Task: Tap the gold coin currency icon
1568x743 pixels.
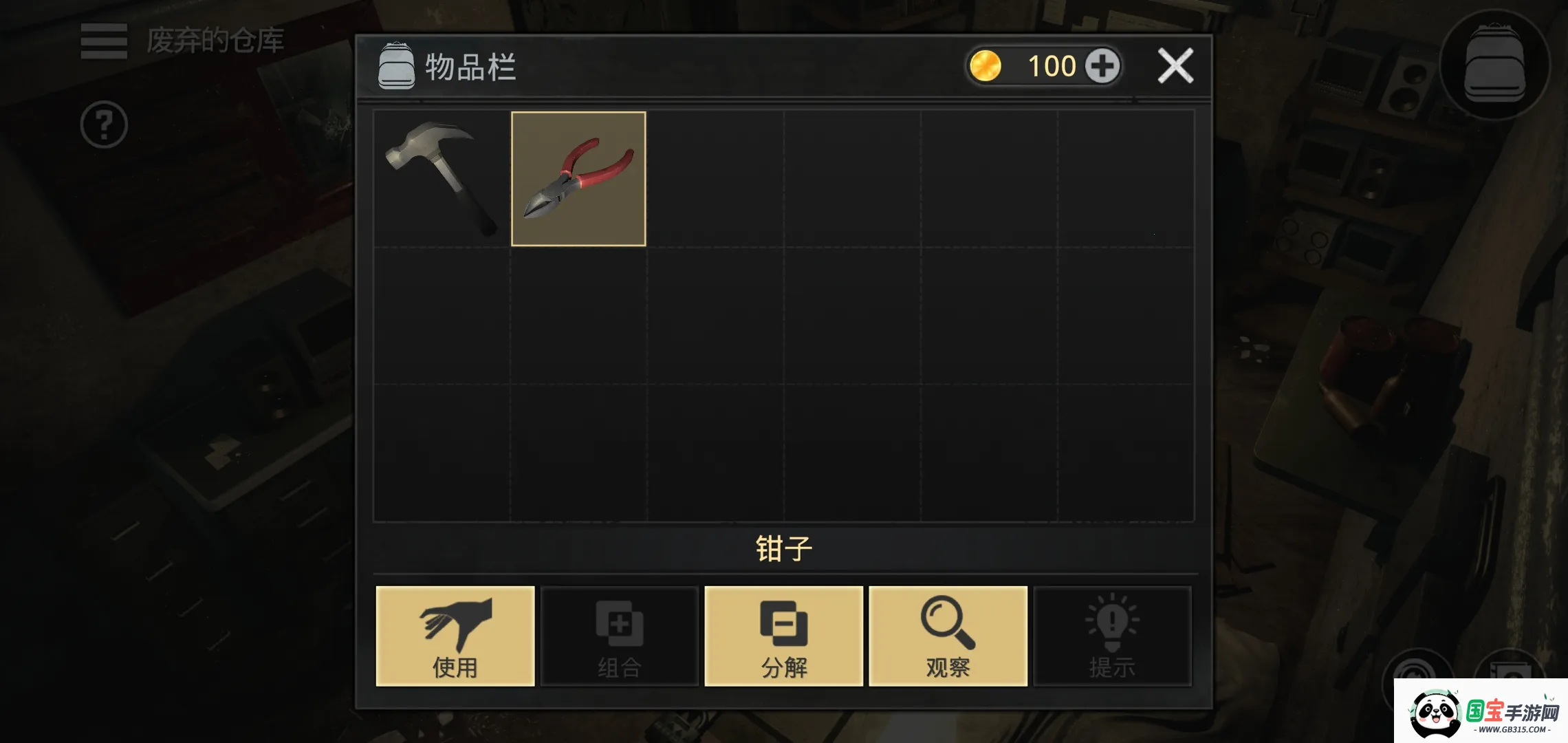Action: click(987, 65)
